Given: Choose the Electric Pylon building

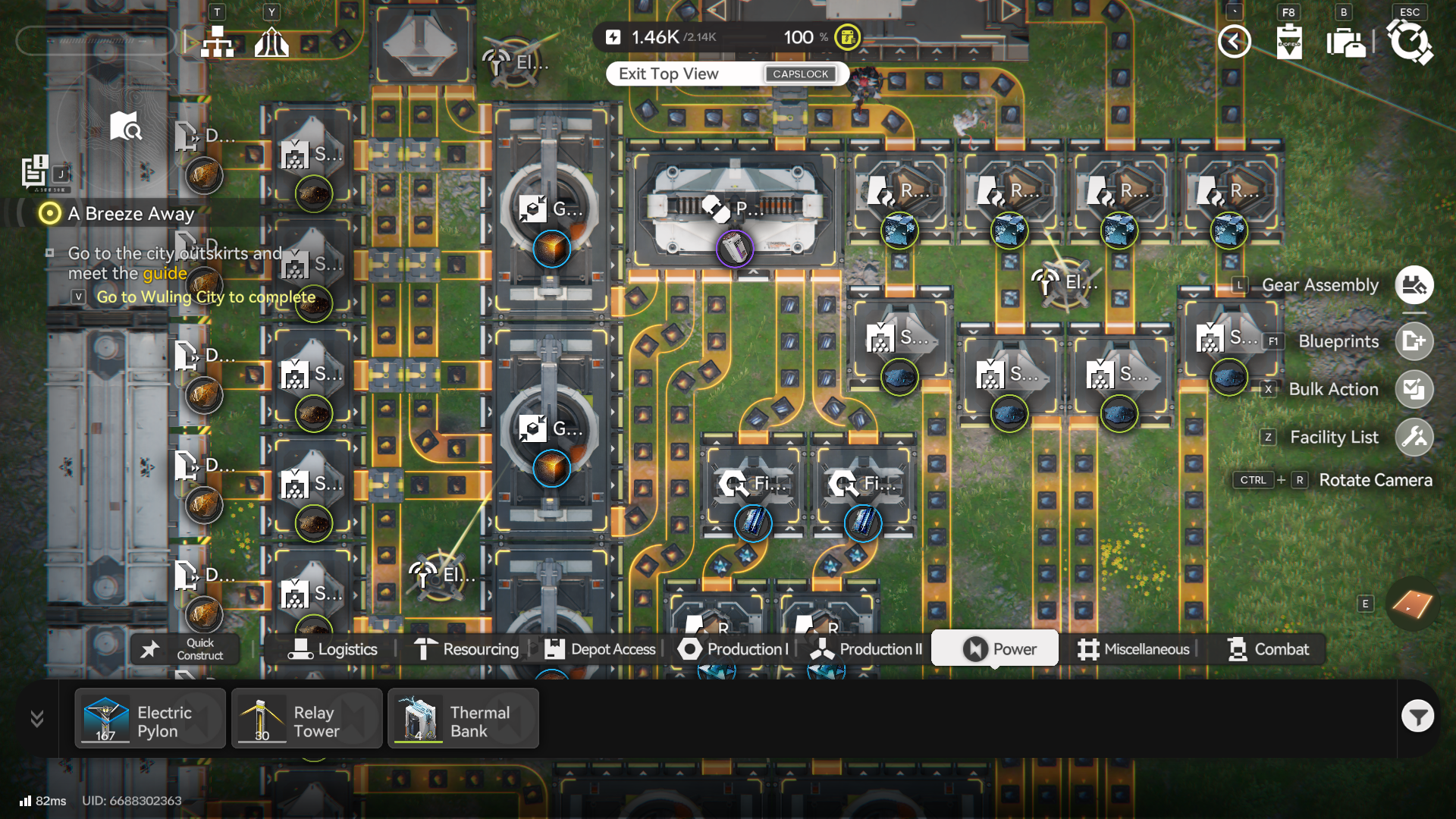Looking at the screenshot, I should pyautogui.click(x=150, y=719).
